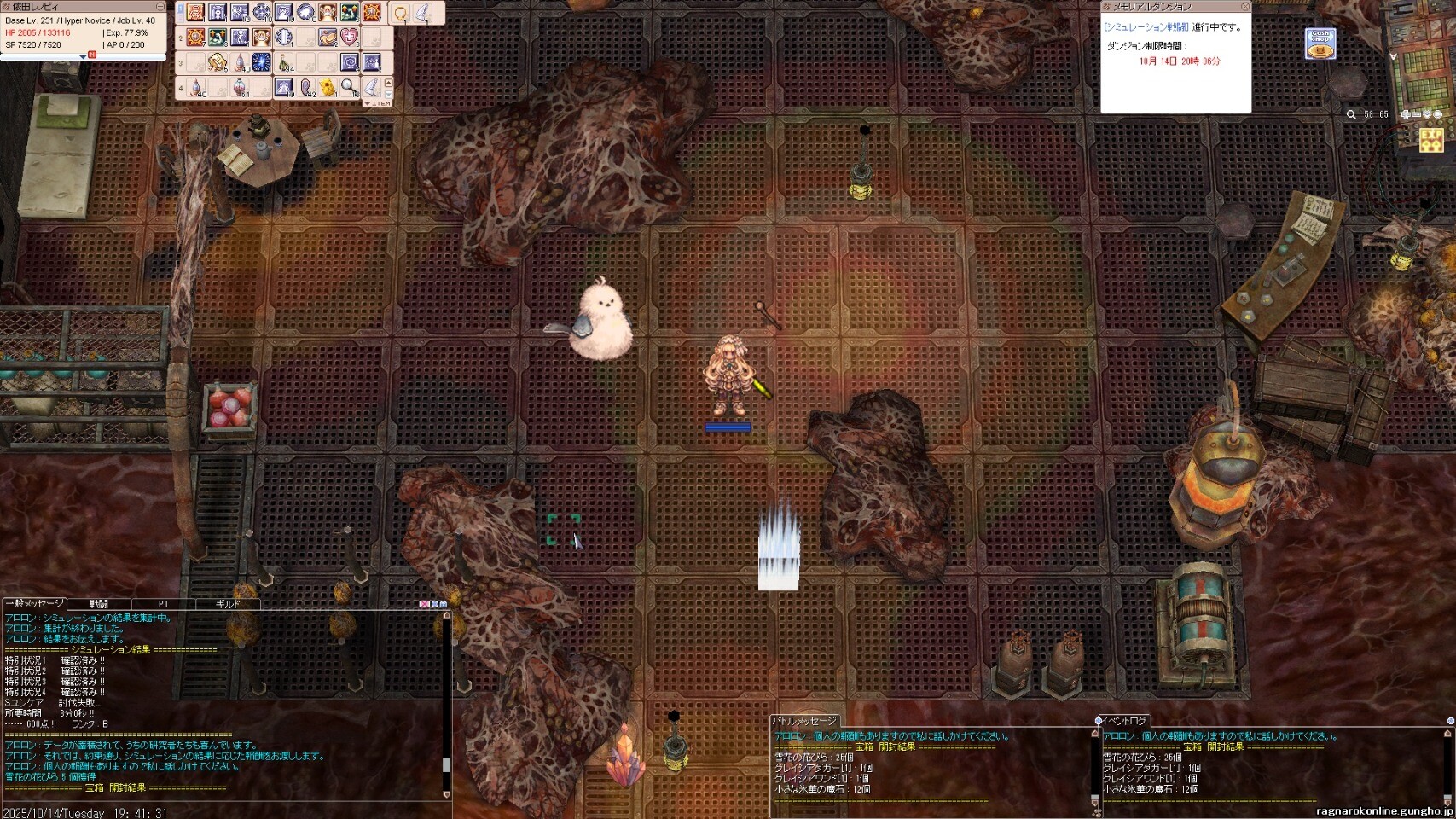Toggle the hotbar ITEM dropdown
1456x819 pixels.
point(378,103)
